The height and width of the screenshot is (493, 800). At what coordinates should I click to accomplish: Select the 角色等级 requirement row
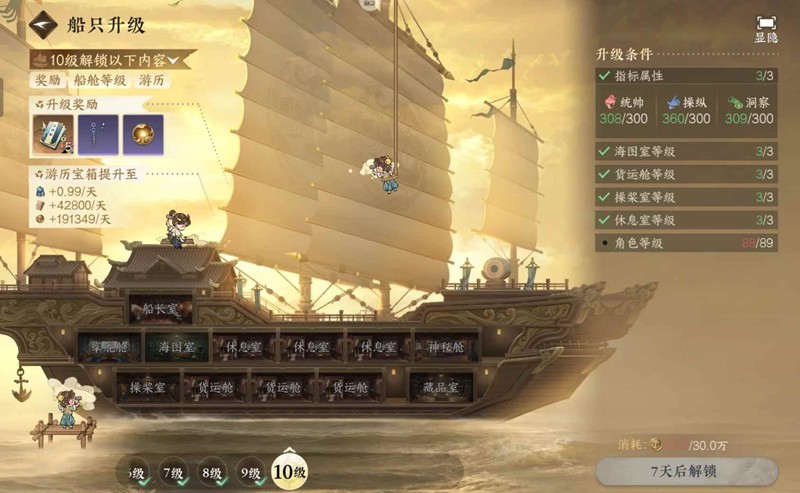point(685,242)
